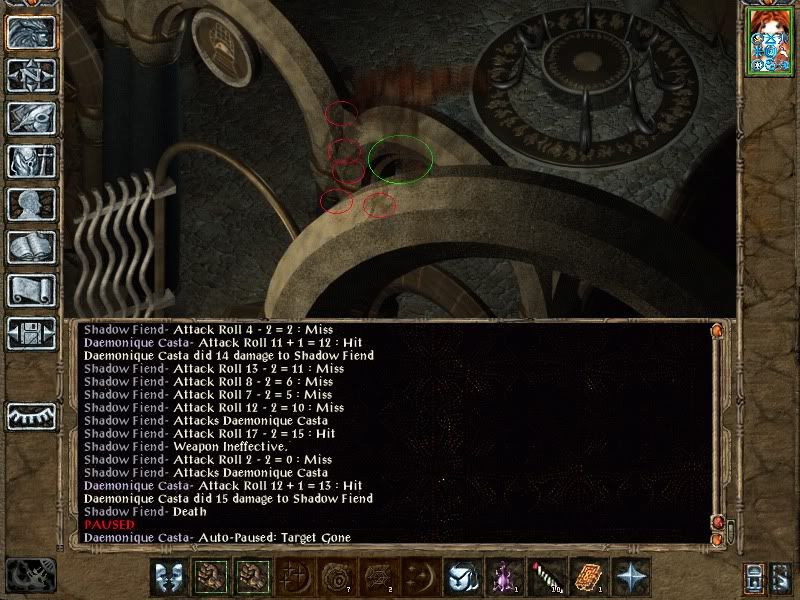Return to the game view button
800x600 pixels.
(30, 33)
